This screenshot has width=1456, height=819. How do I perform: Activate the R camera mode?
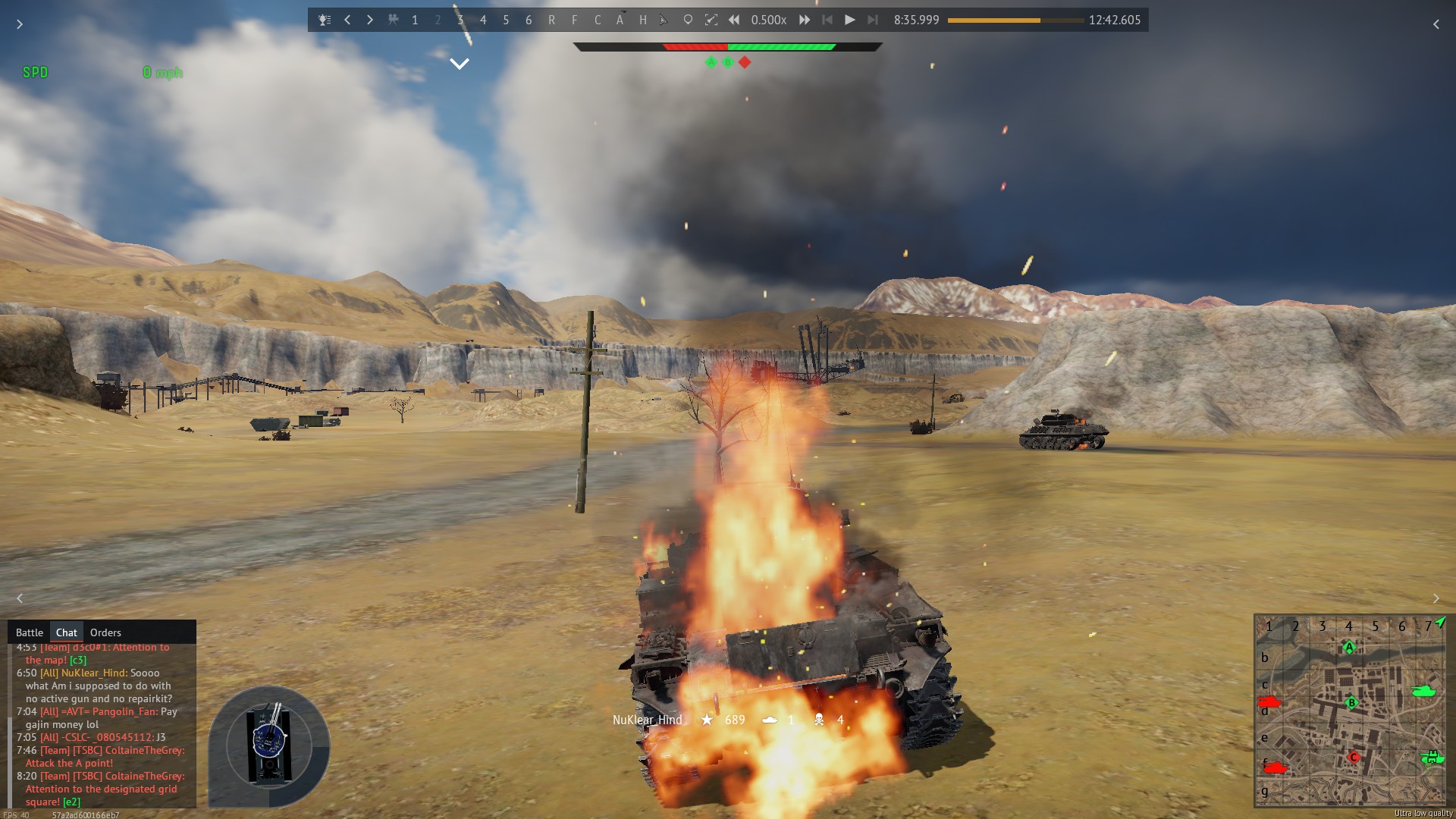pyautogui.click(x=551, y=20)
